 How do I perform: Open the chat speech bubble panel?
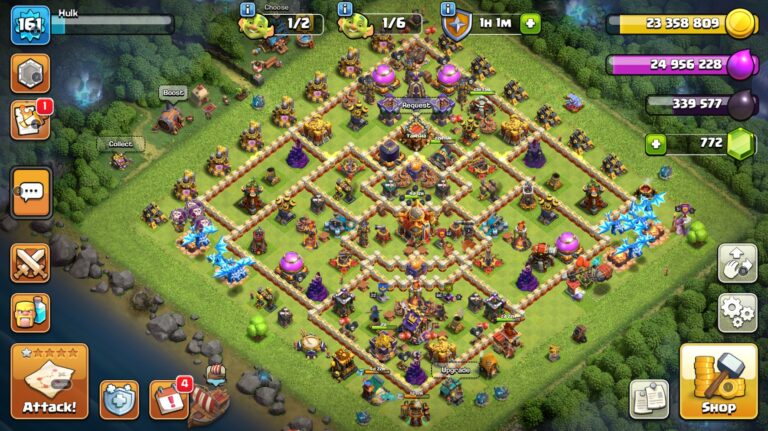(30, 192)
